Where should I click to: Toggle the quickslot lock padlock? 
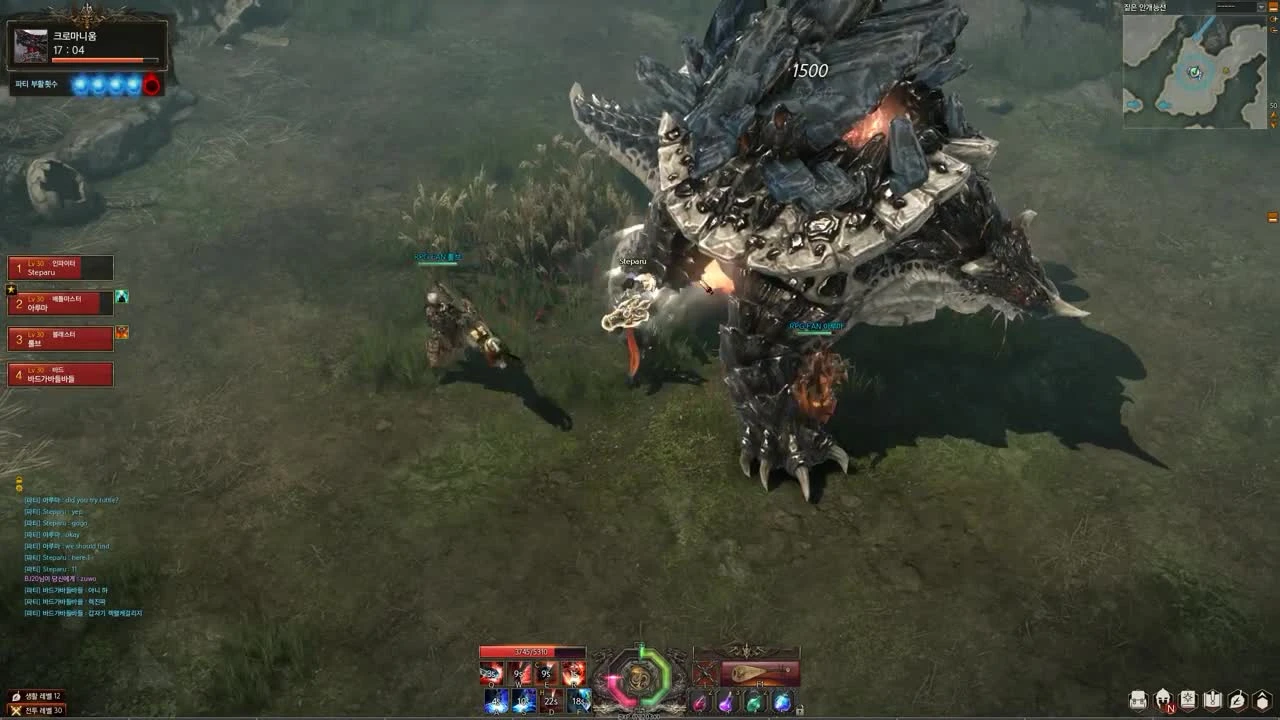(x=800, y=709)
